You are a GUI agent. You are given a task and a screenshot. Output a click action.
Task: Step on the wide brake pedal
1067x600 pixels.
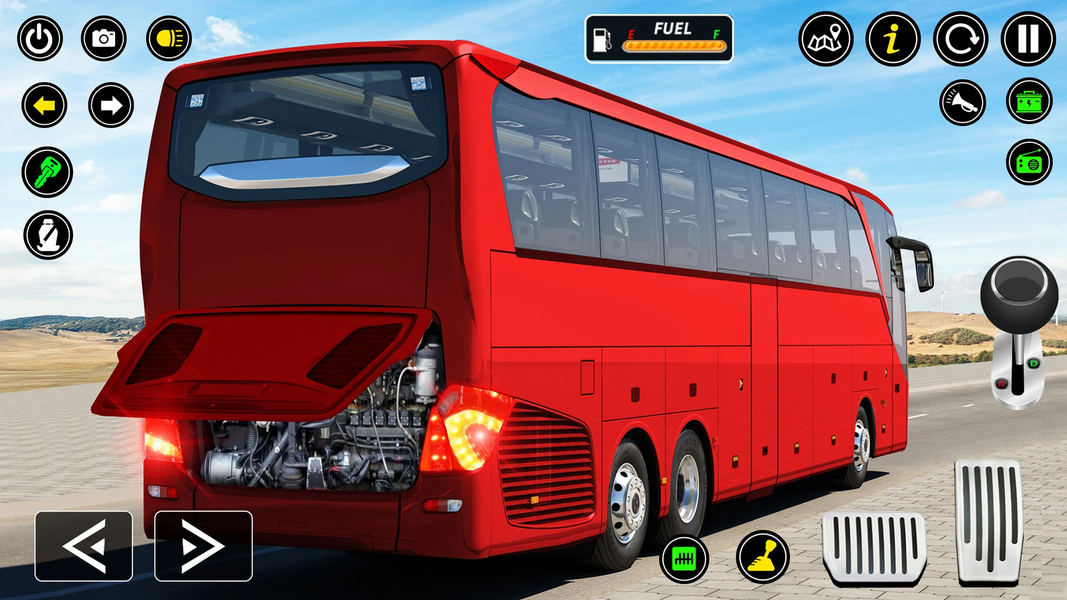874,548
